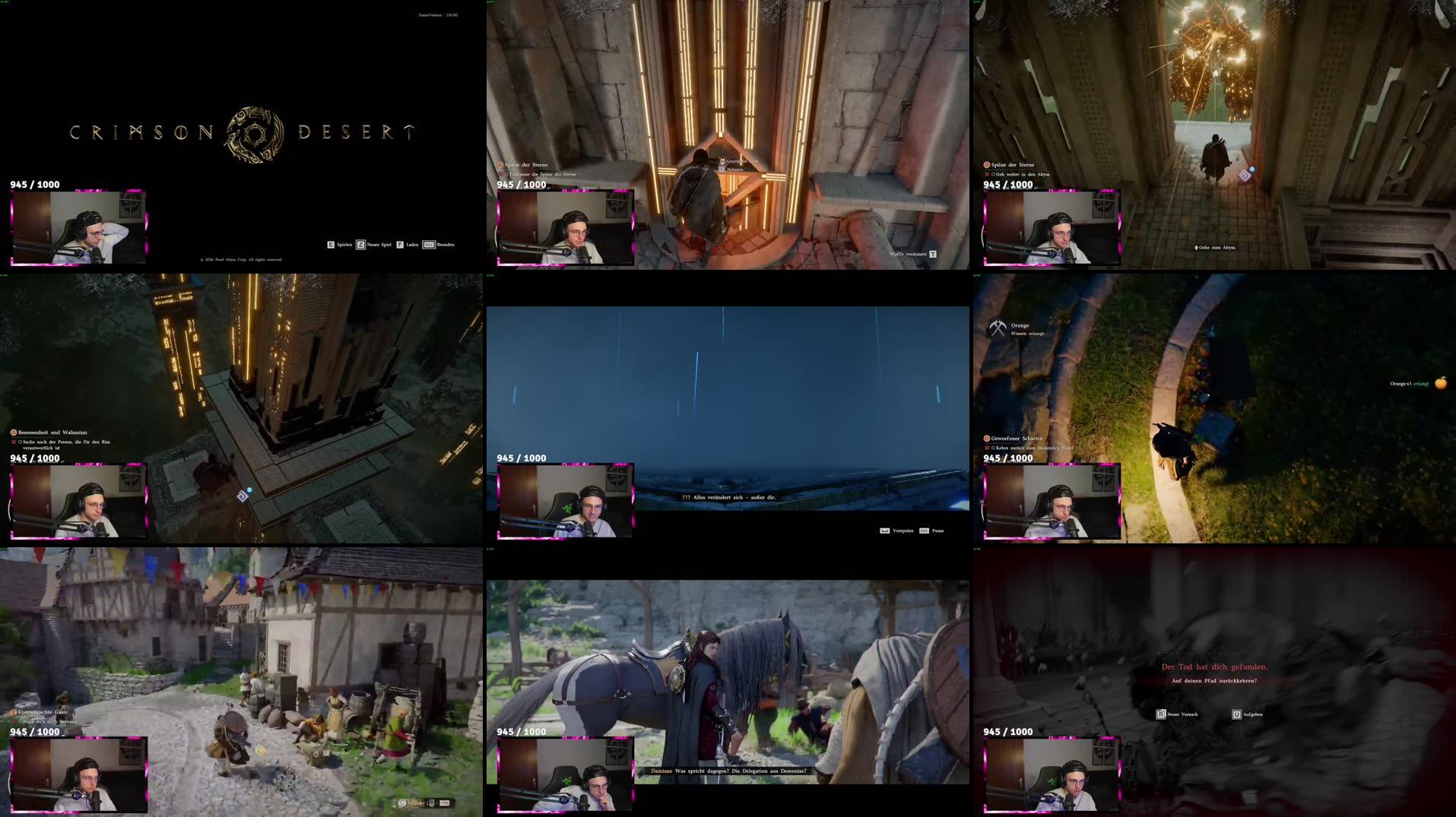Expand the 'Spitze der Sterne' quest header
Screen dimensions: 1456x817
(500, 163)
